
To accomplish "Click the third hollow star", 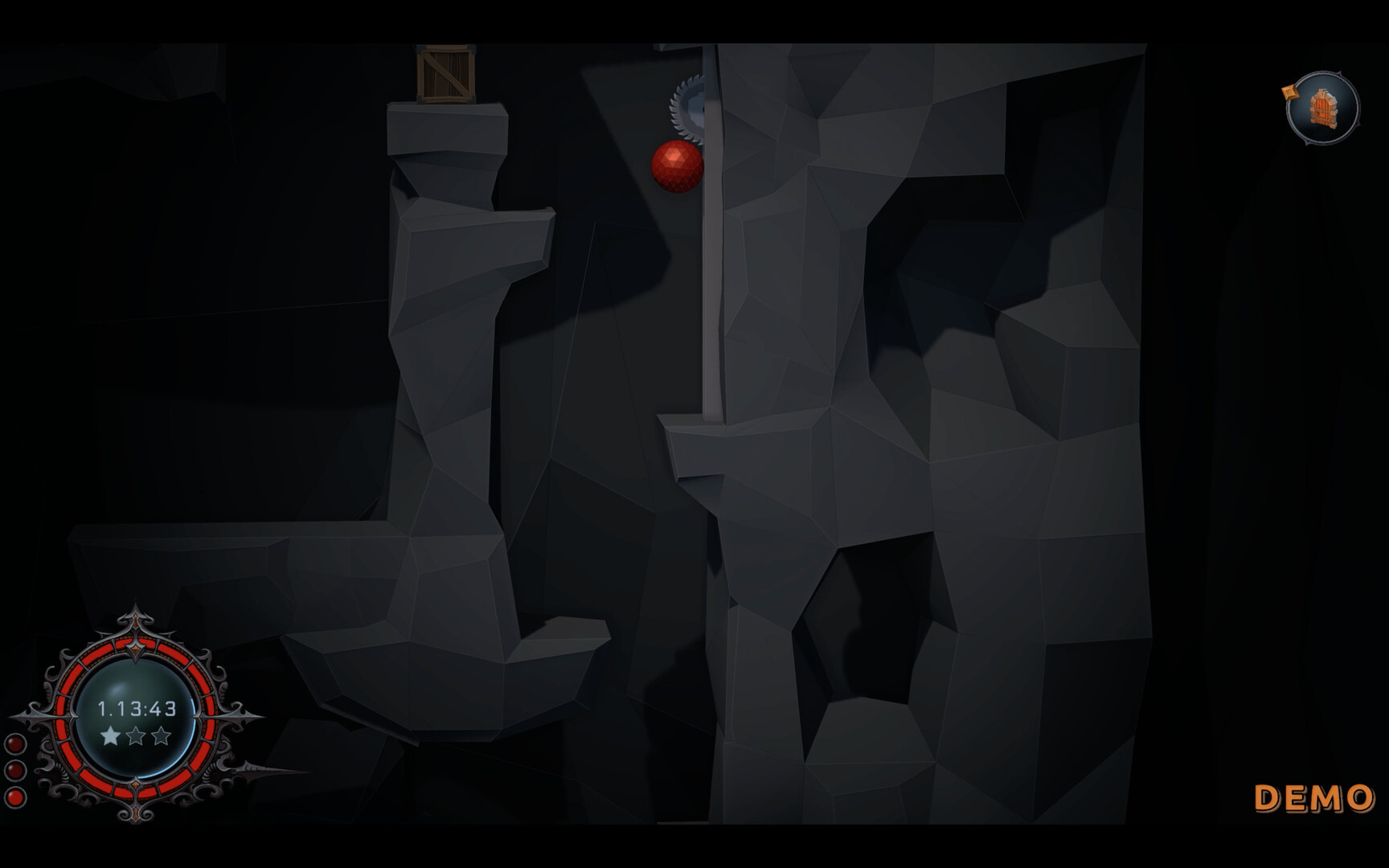I will coord(160,737).
